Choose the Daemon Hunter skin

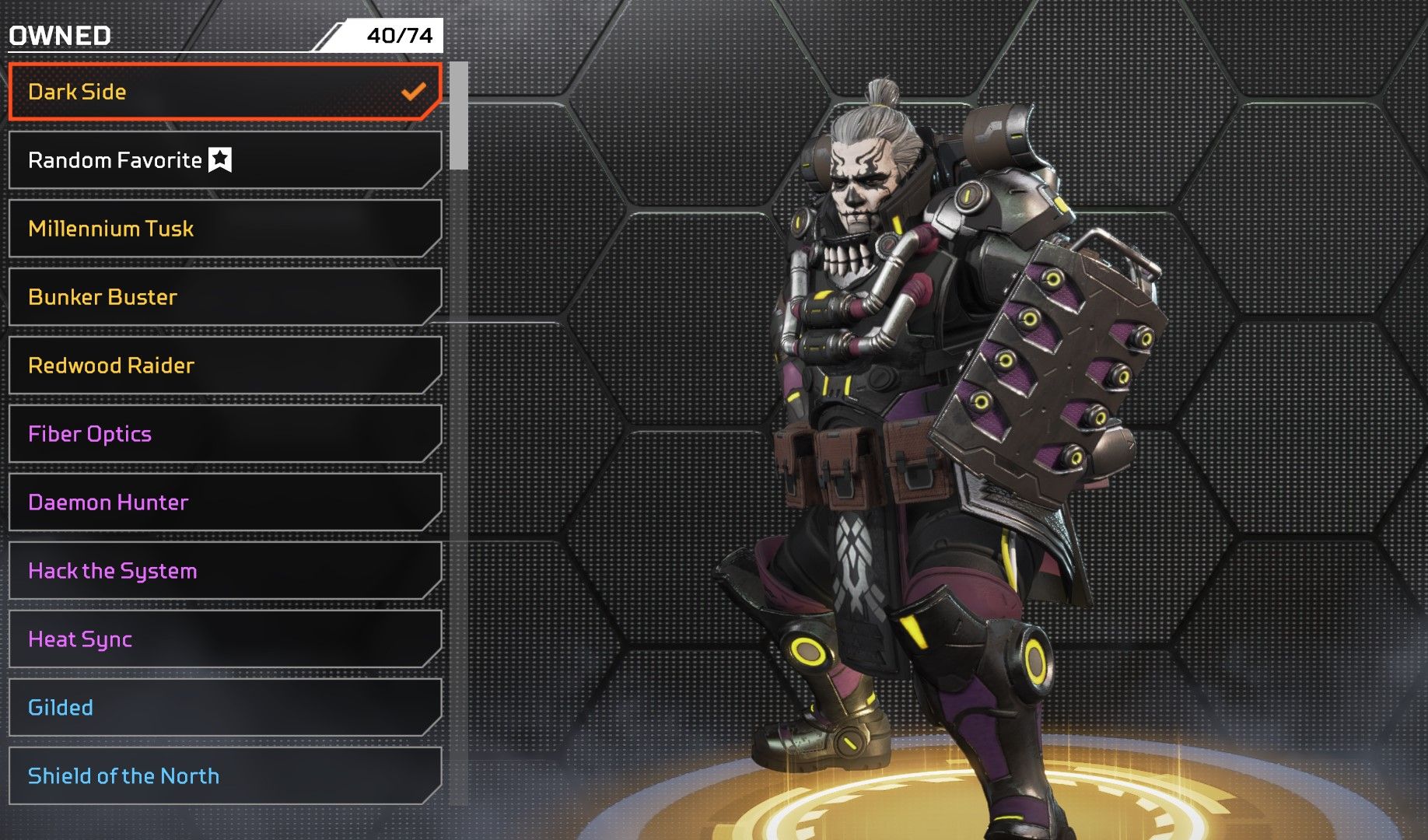tap(224, 502)
